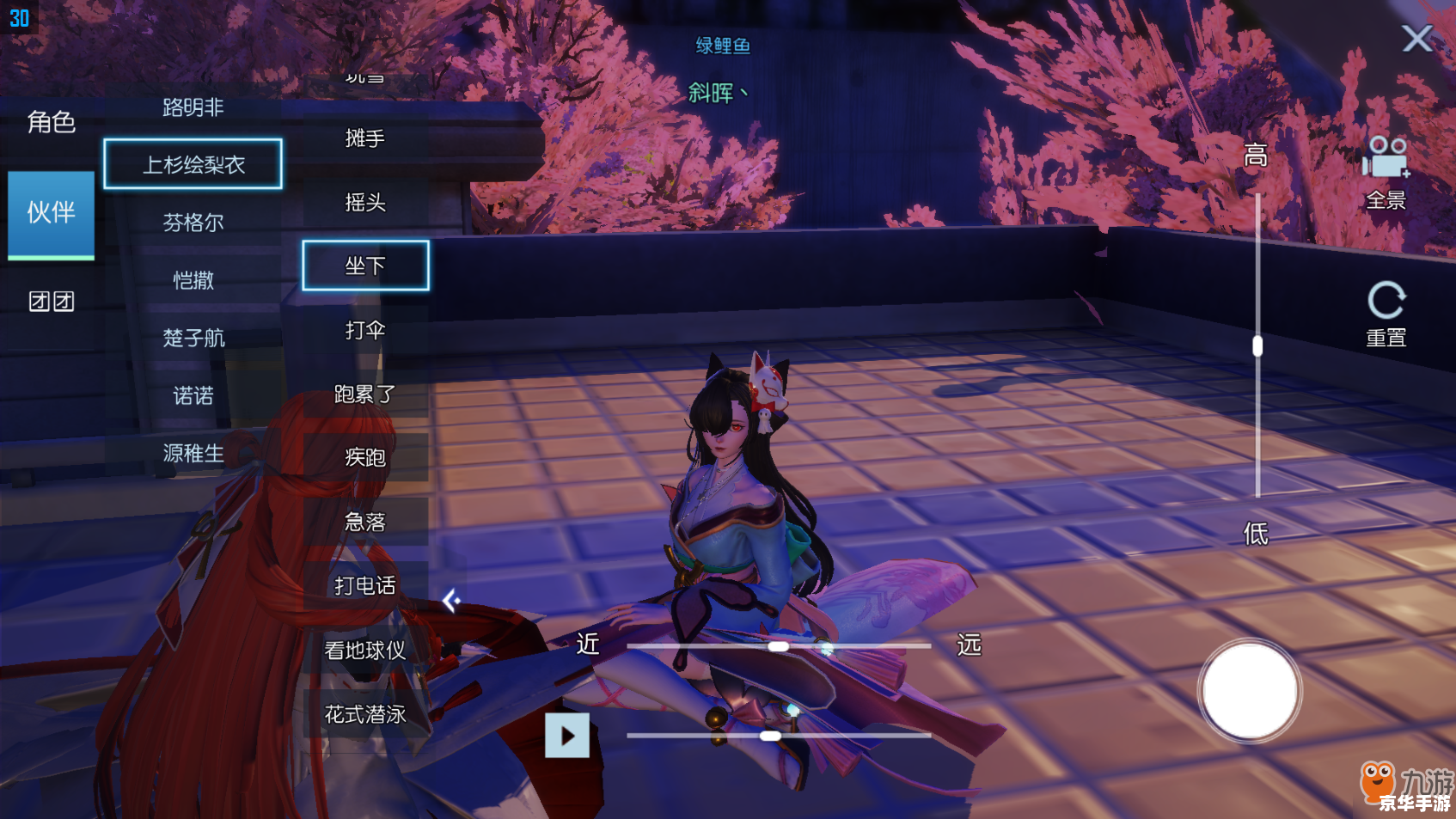The height and width of the screenshot is (819, 1456).
Task: Choose the 打伞 pose
Action: coord(365,330)
